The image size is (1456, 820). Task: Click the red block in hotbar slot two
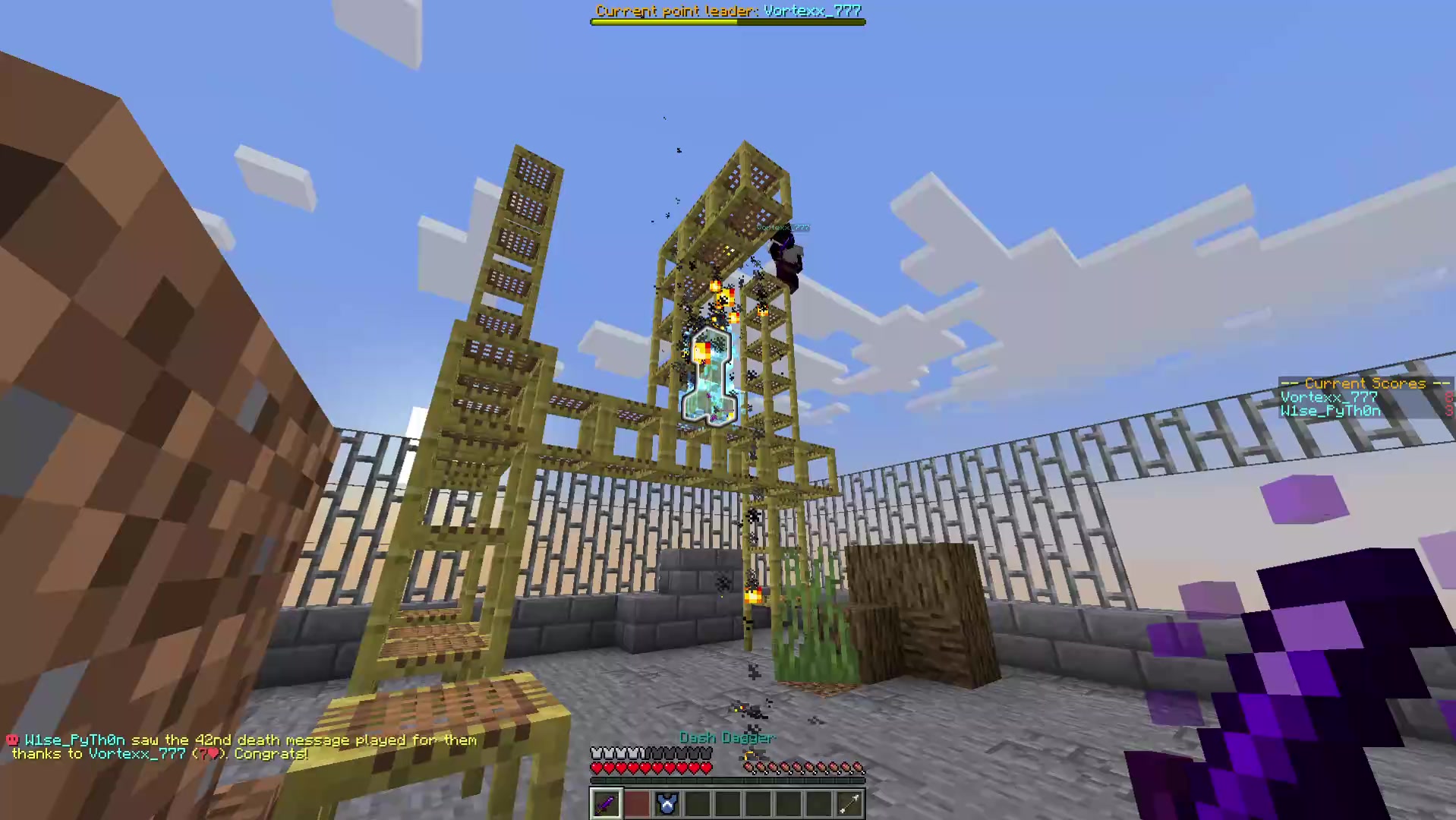(x=636, y=803)
